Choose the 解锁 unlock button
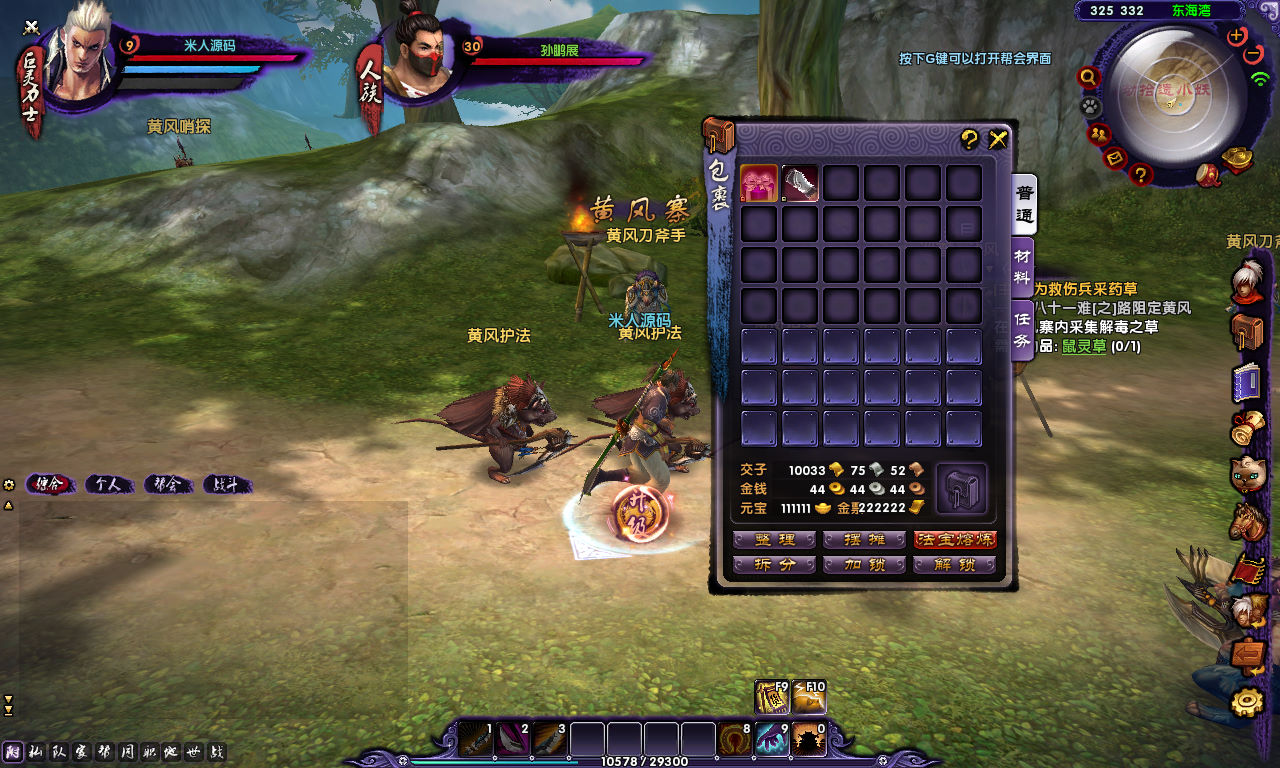This screenshot has width=1280, height=768. pyautogui.click(x=955, y=565)
